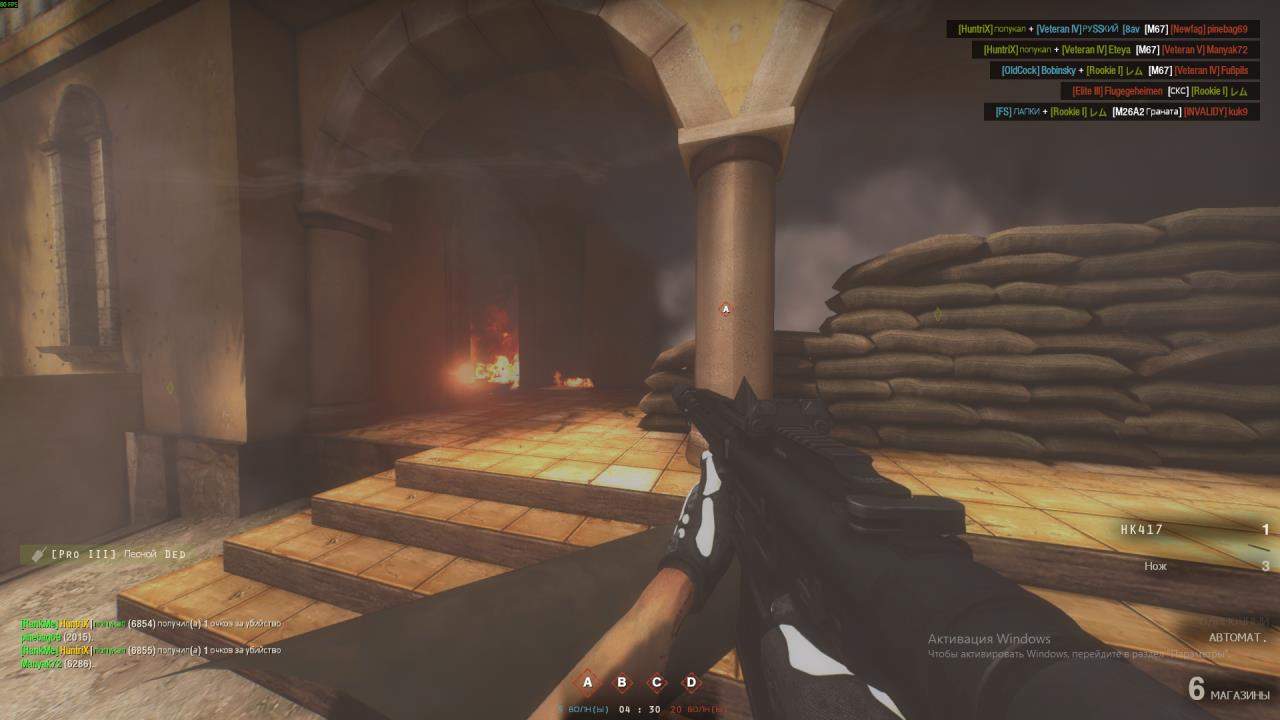Select the objective A diamond icon
Screen dimensions: 1280x720
click(588, 683)
